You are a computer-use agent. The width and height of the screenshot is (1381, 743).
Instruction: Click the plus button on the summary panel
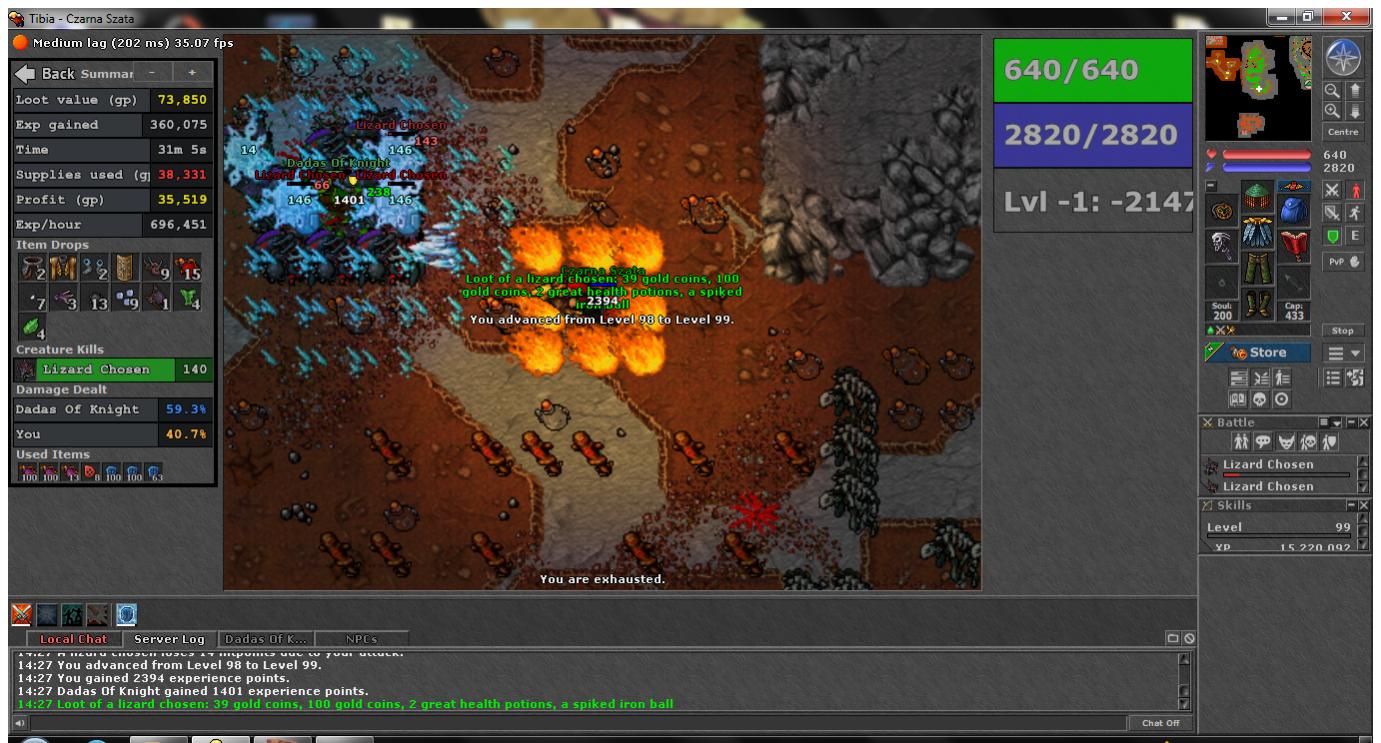tap(192, 73)
